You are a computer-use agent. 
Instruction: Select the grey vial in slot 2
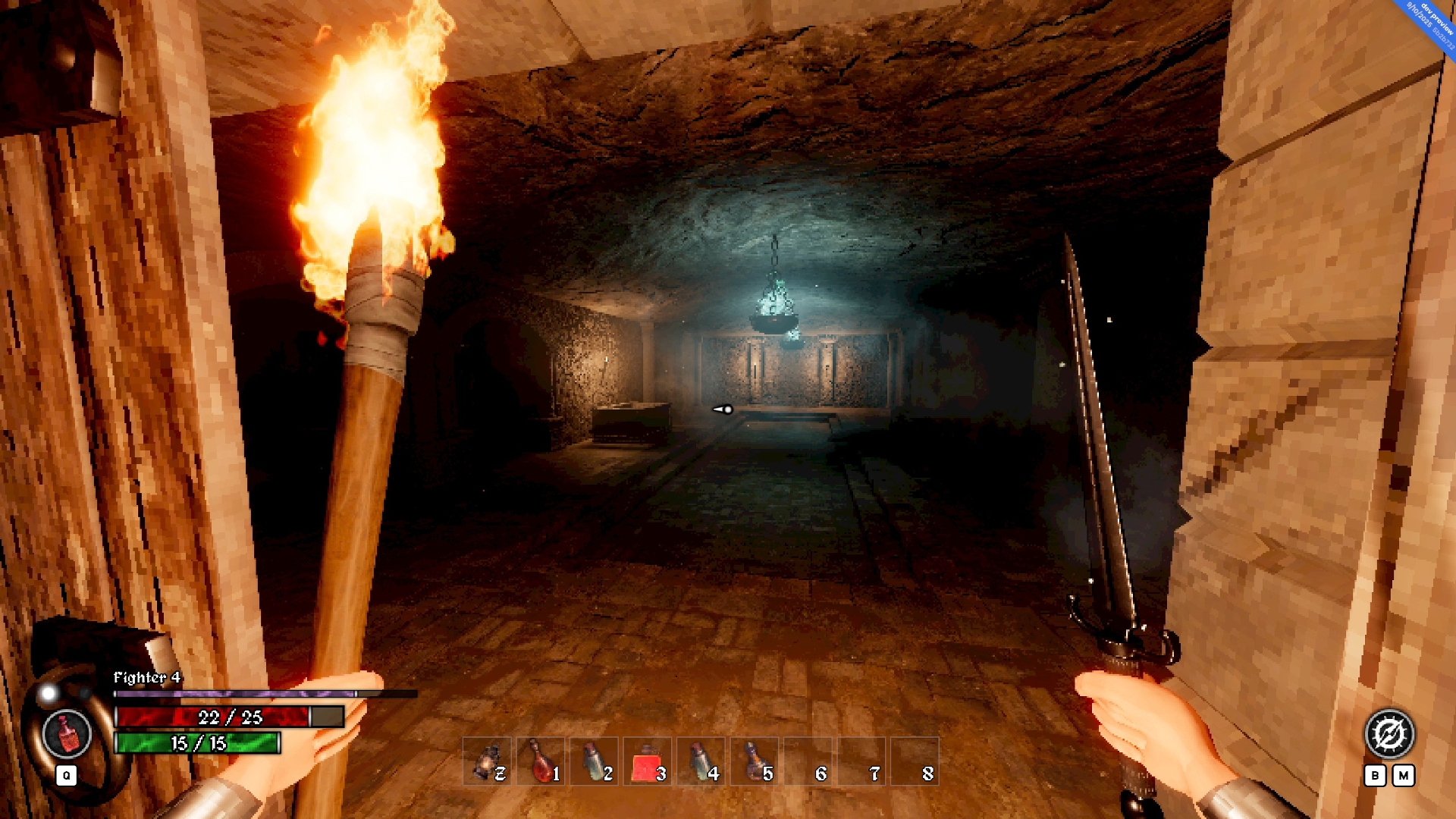pos(594,761)
